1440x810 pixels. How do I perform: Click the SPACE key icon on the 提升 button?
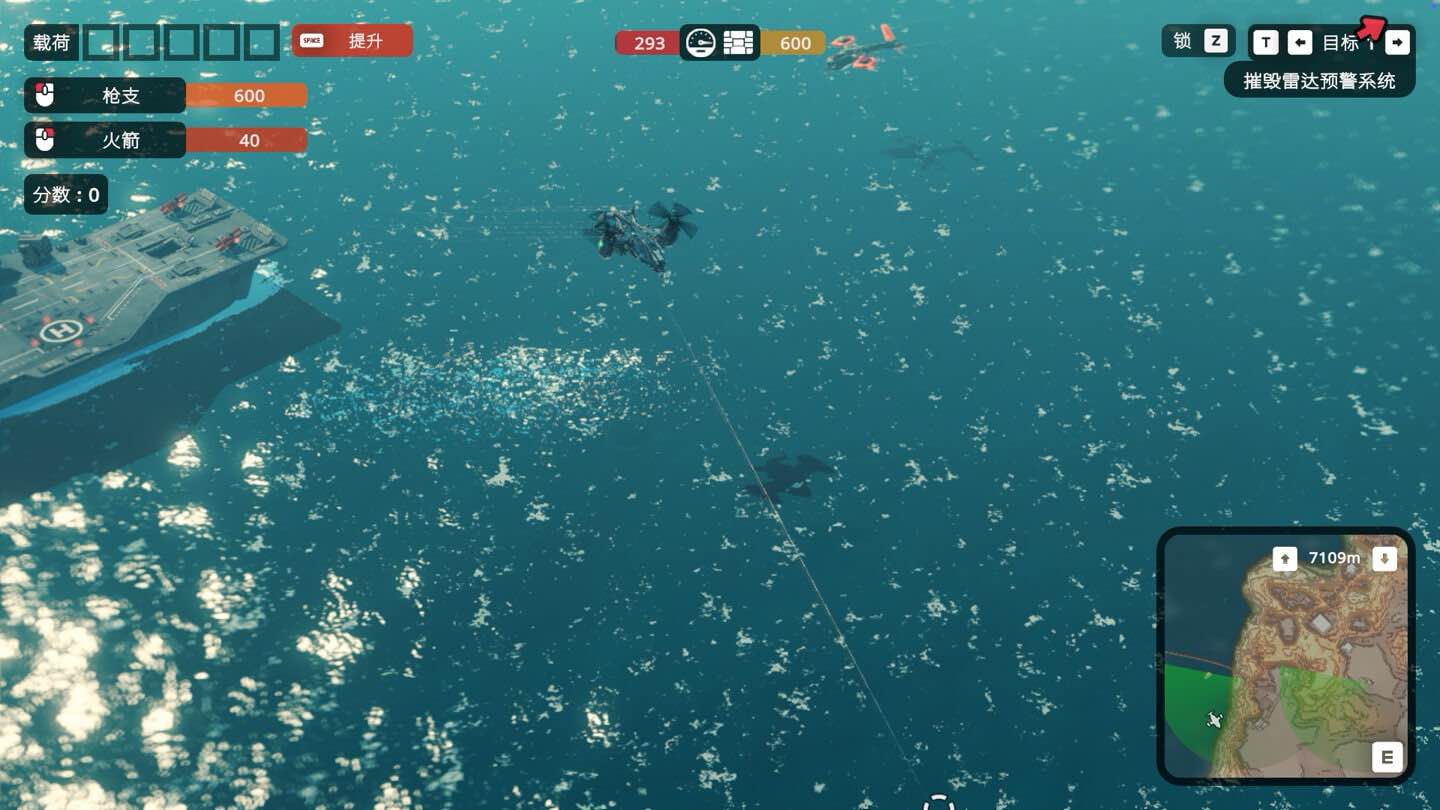[310, 40]
